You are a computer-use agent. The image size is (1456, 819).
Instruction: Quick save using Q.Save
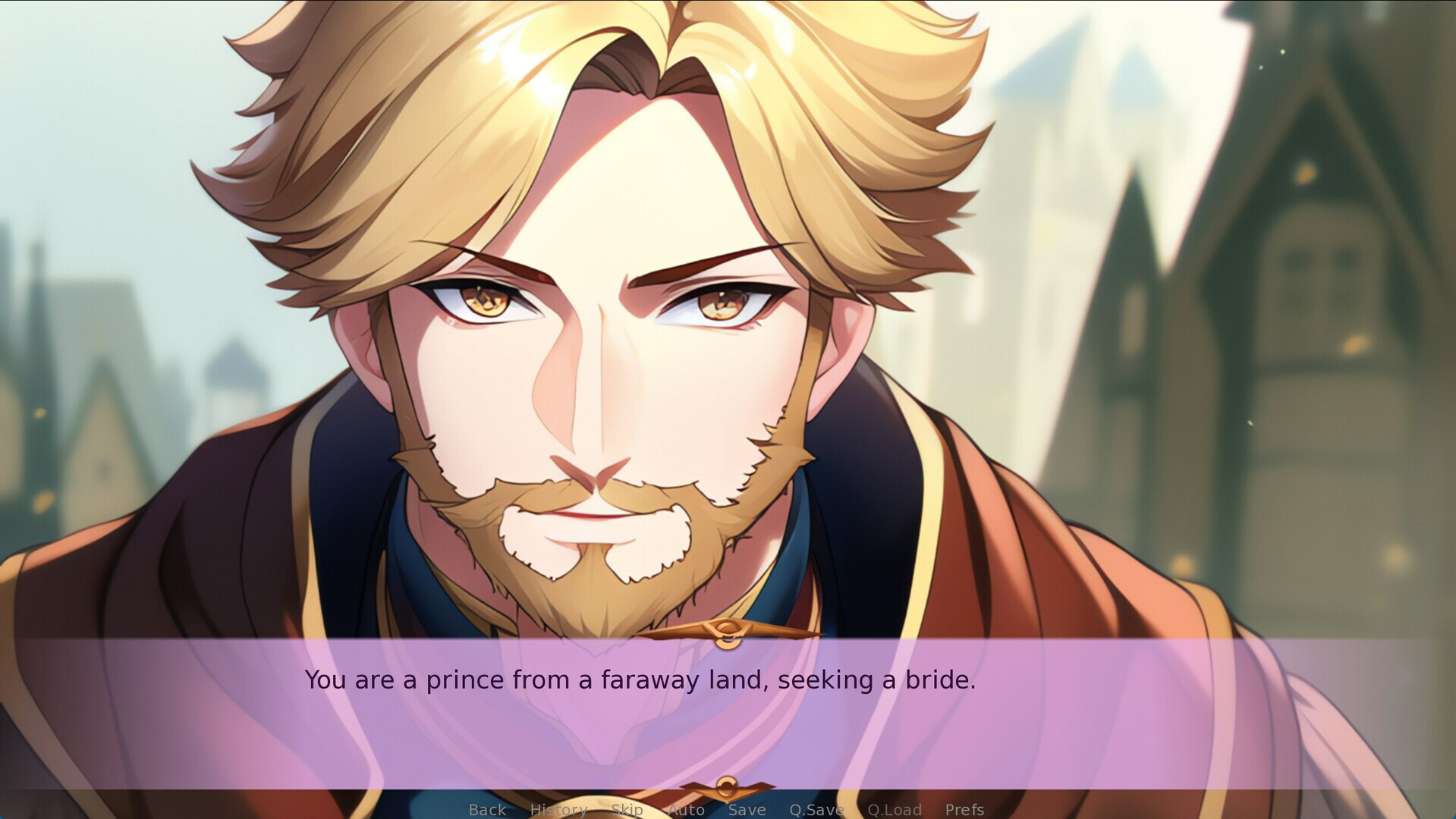pyautogui.click(x=816, y=809)
